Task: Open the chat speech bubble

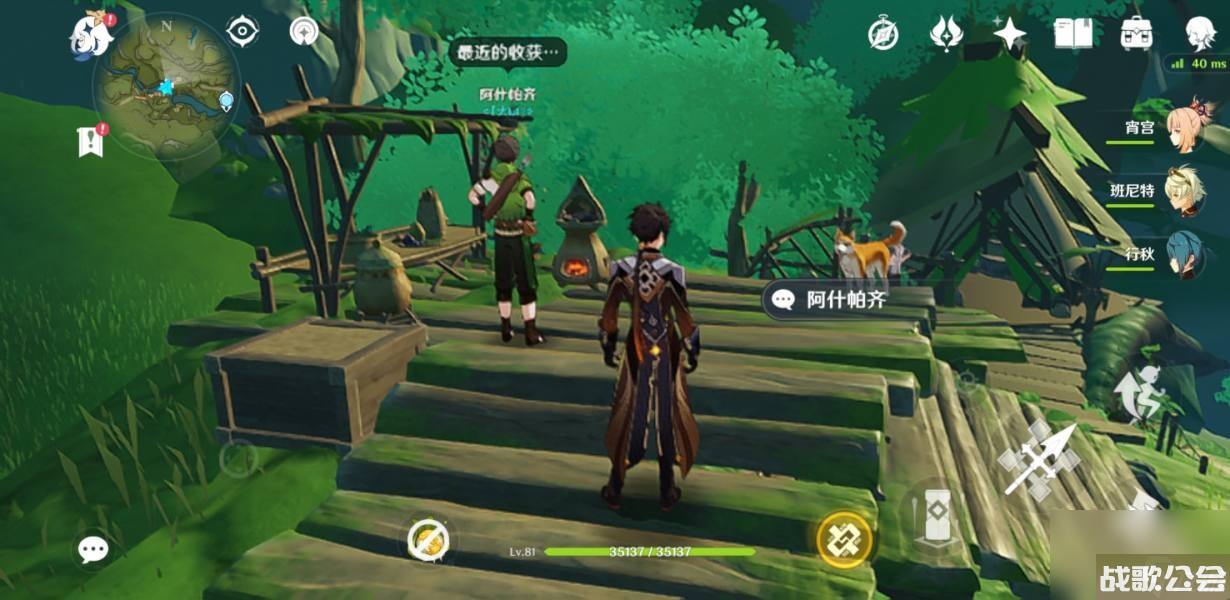Action: (x=93, y=547)
